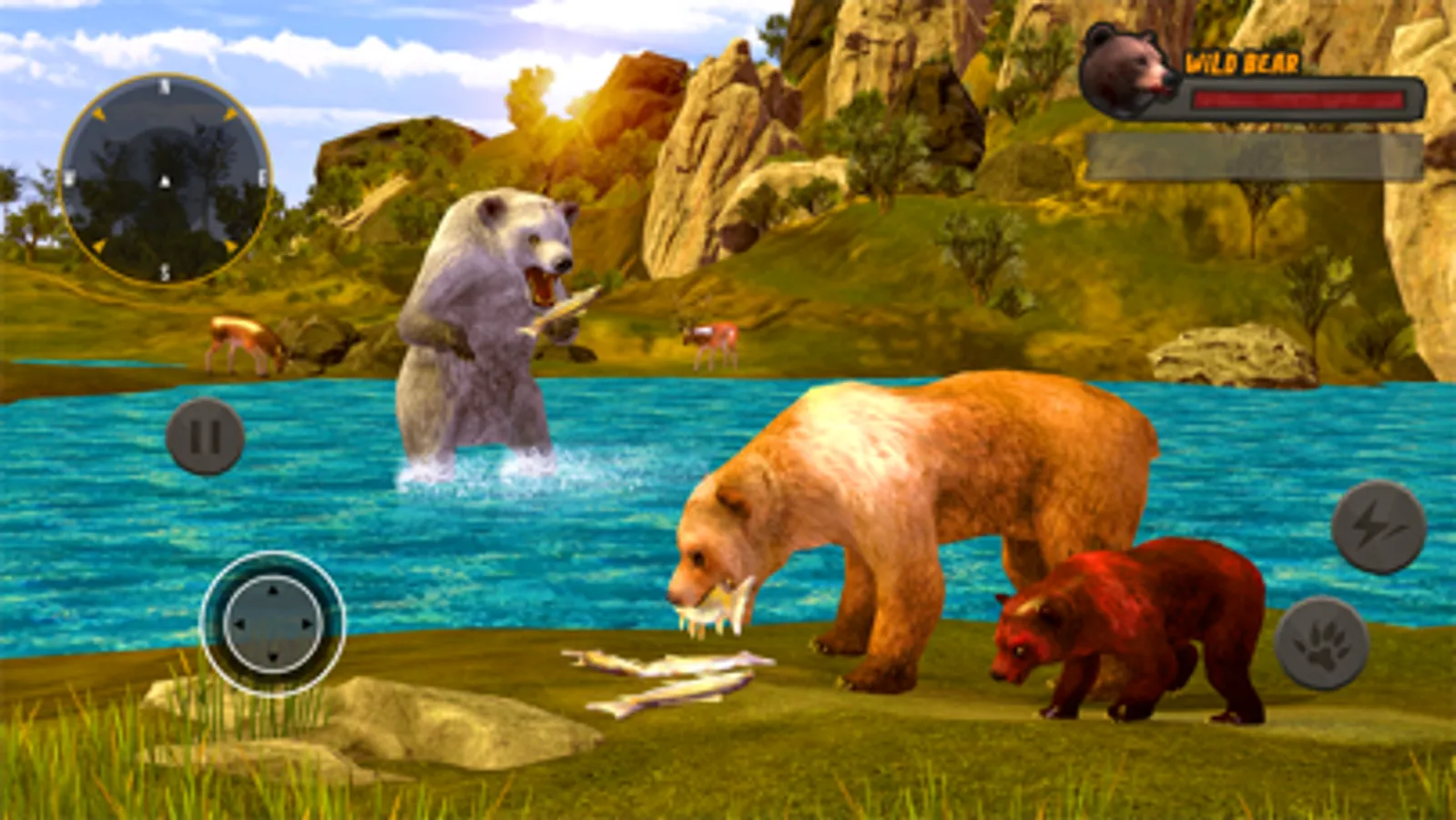Select the north marker on the compass
Screen dimensions: 1456x820
[x=164, y=87]
